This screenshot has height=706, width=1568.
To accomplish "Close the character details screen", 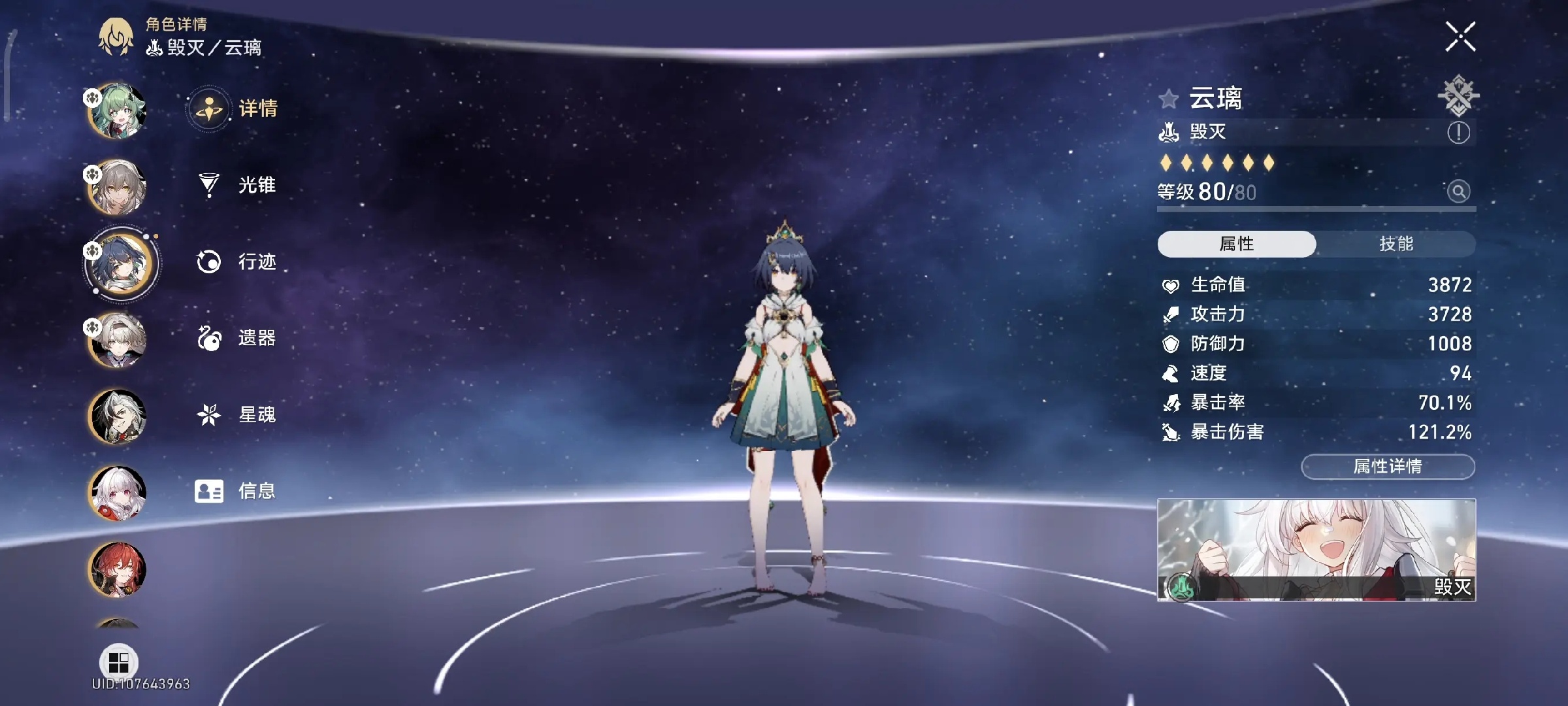I will click(1460, 37).
